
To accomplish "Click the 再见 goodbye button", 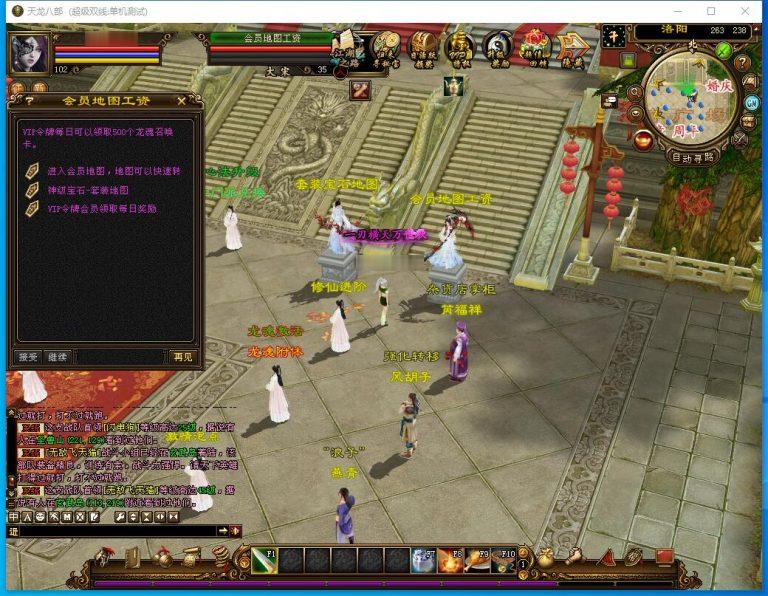I will 182,356.
